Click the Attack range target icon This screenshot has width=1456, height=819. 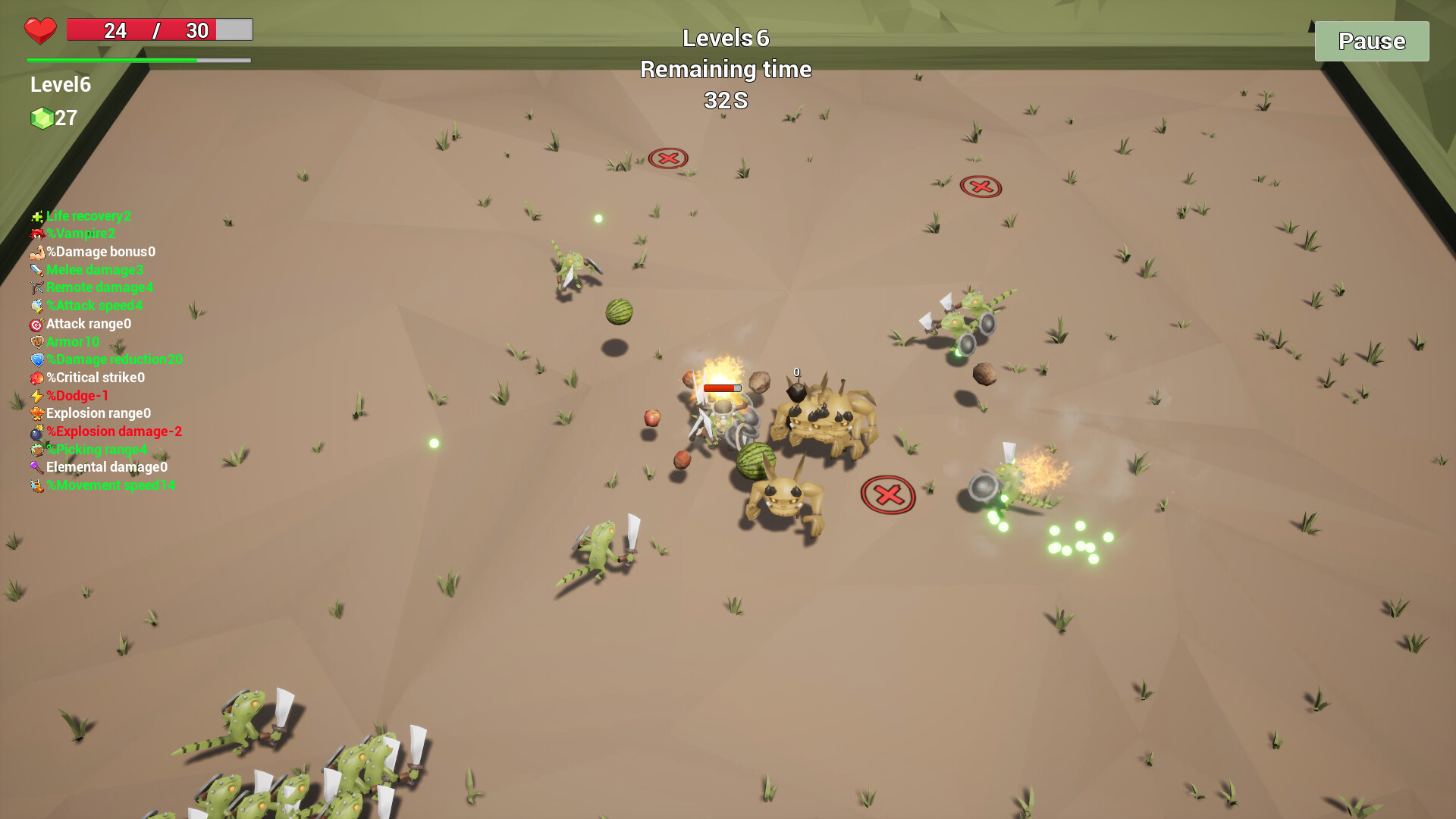click(36, 324)
